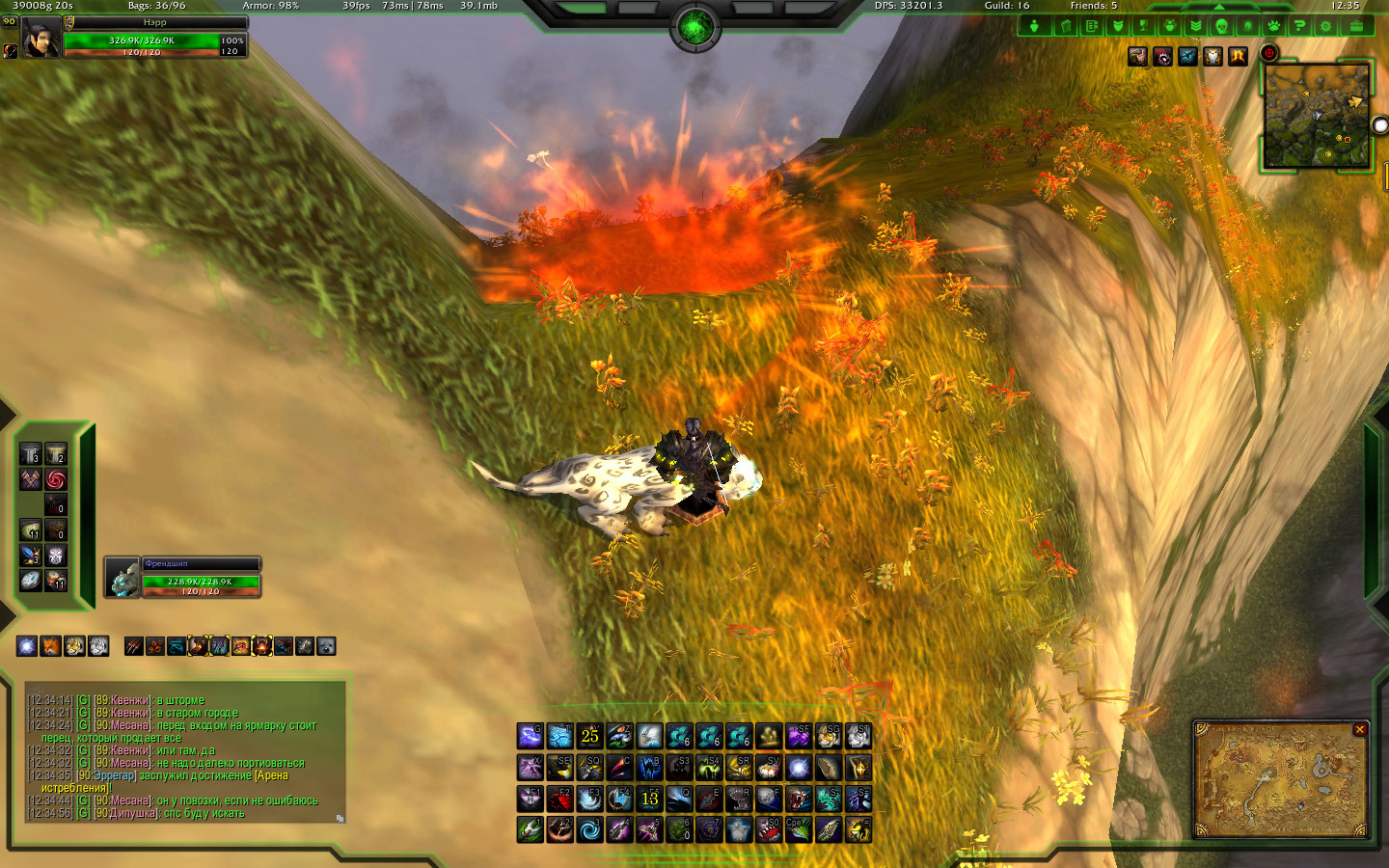1389x868 pixels.
Task: Open game settings with the gear icon
Action: pyautogui.click(x=1325, y=26)
